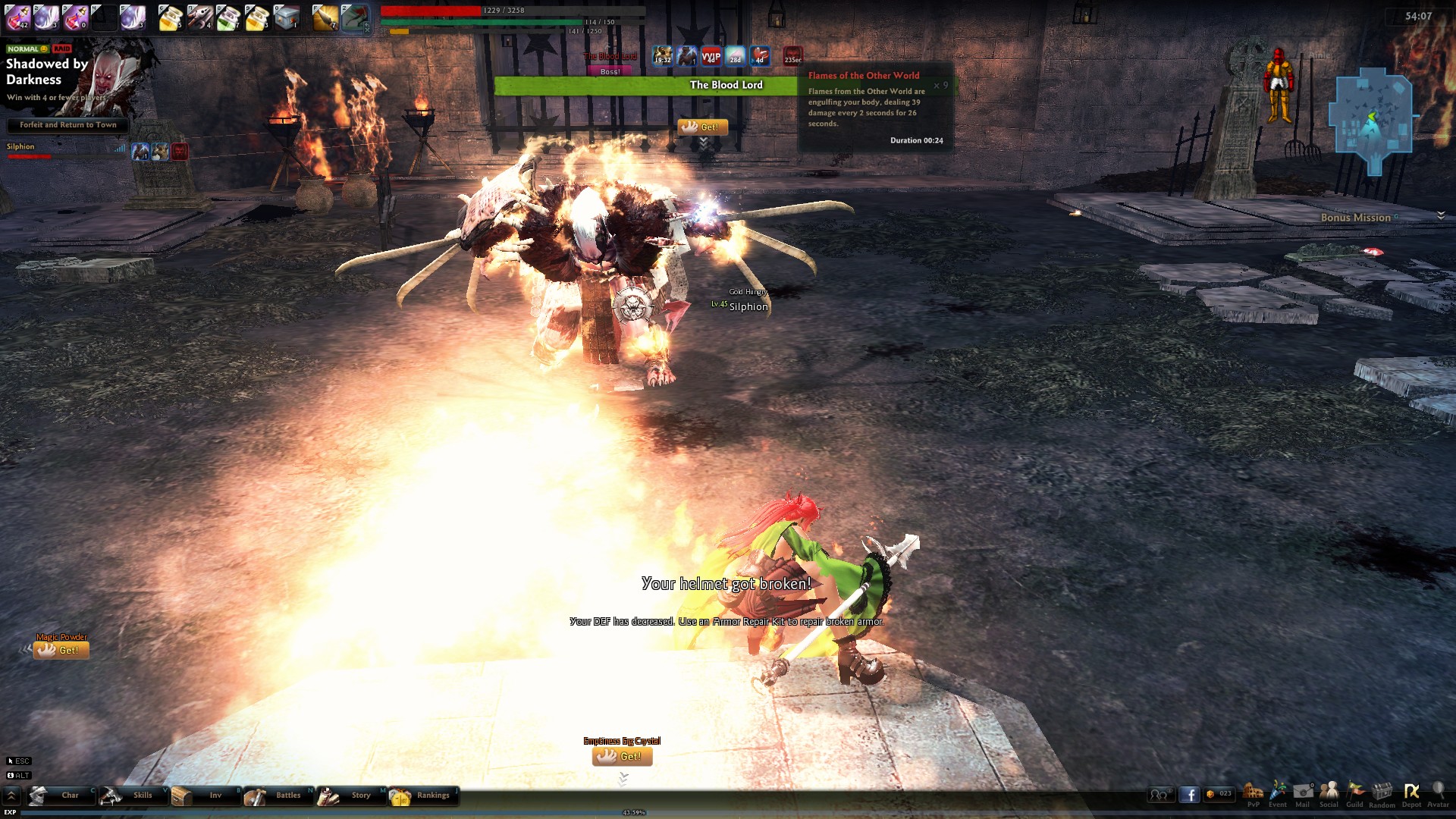
Task: Open the Skills menu
Action: tap(133, 795)
